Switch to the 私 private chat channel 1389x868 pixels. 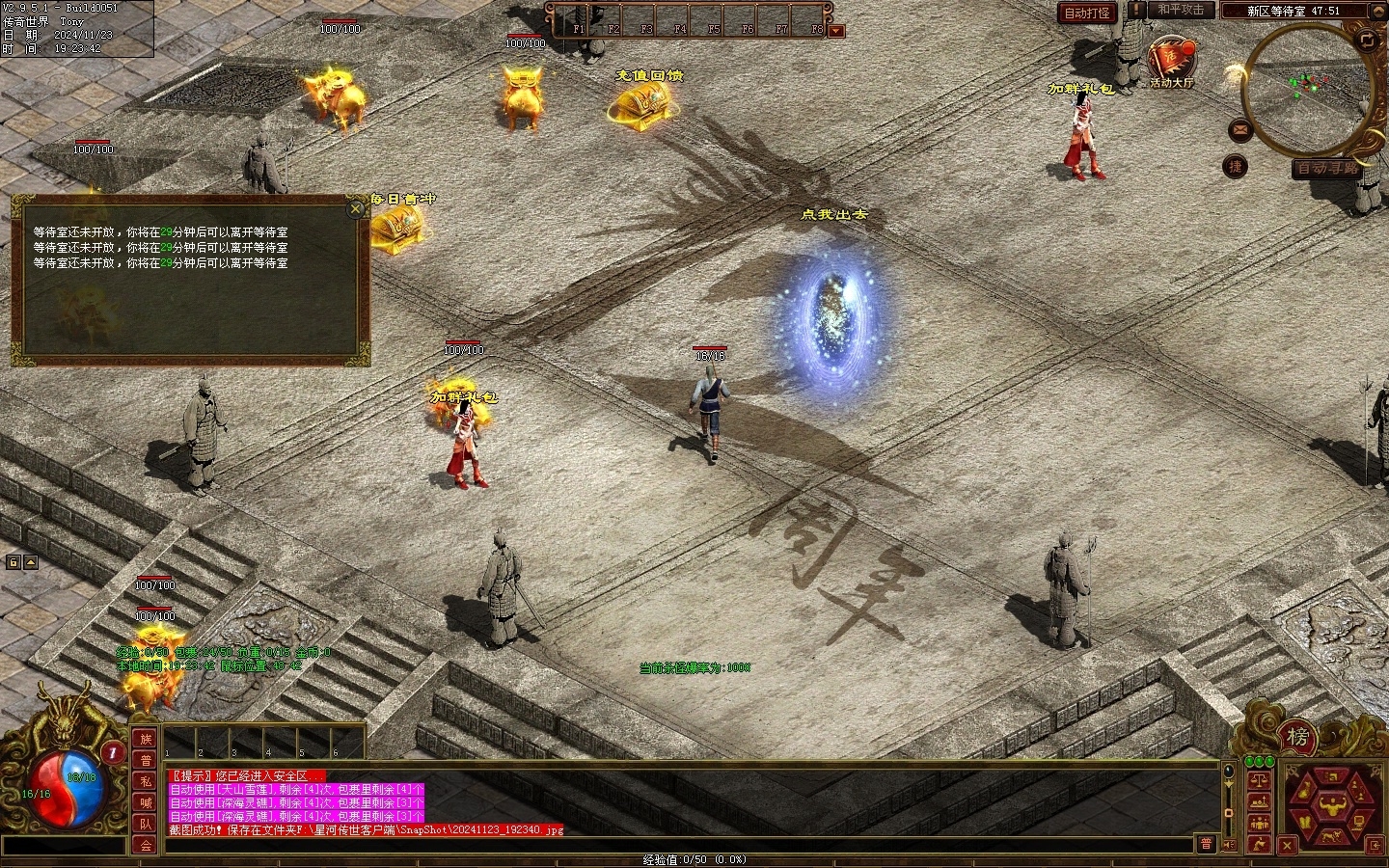pyautogui.click(x=146, y=781)
